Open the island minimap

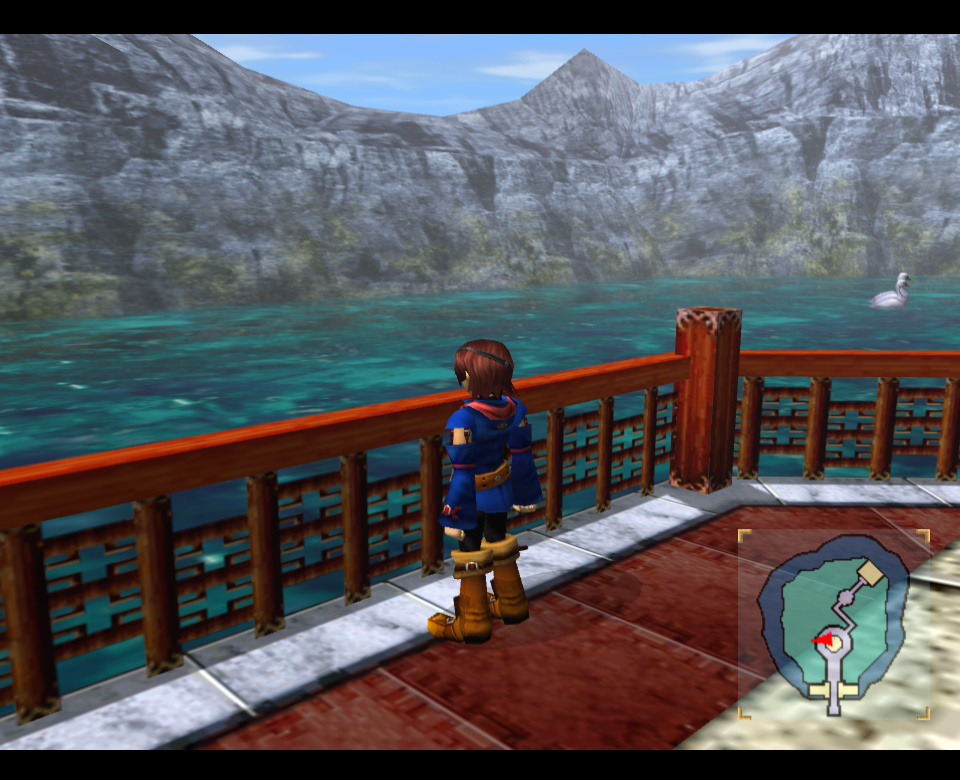tap(834, 625)
